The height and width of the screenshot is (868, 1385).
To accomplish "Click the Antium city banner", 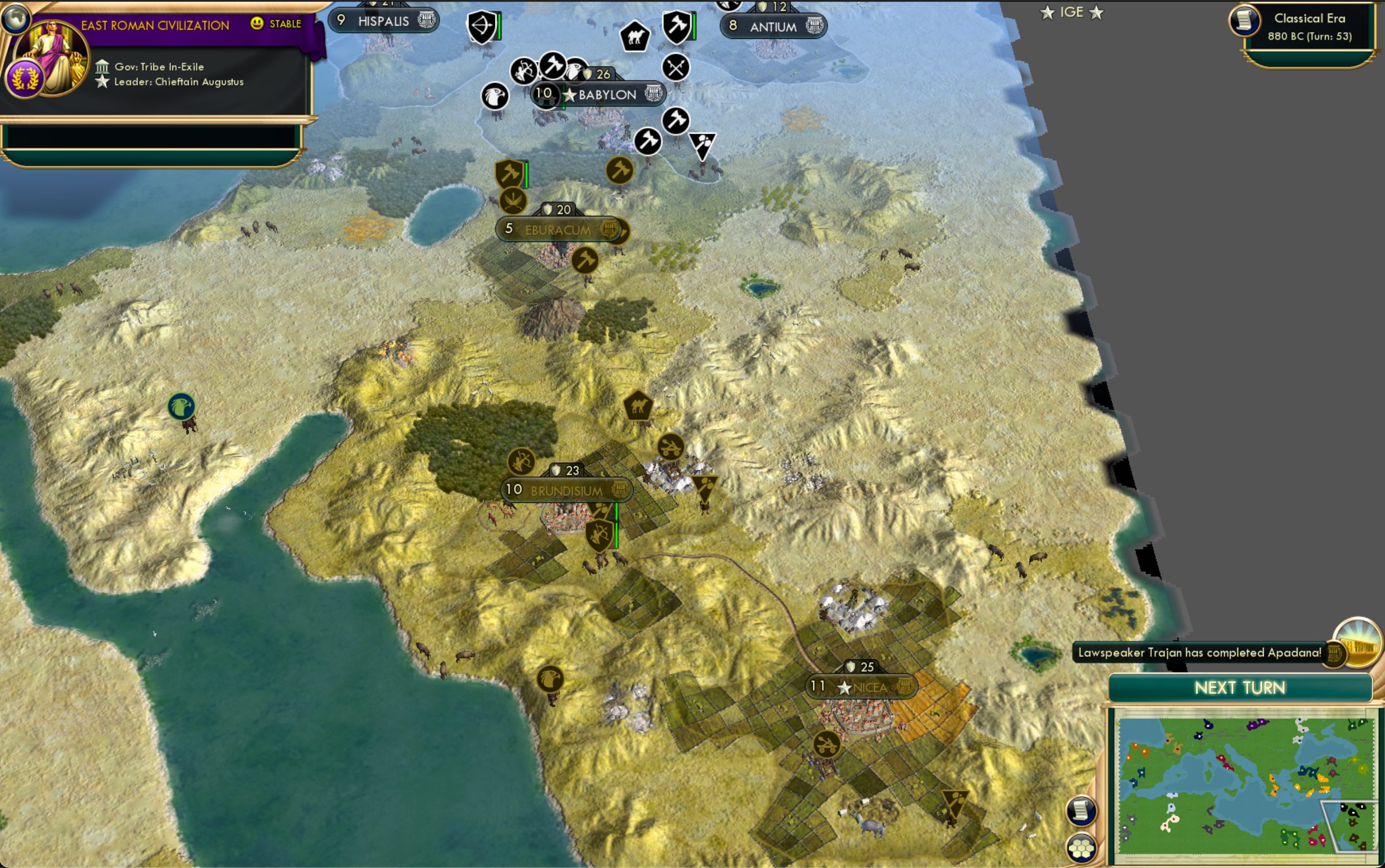I will click(x=775, y=27).
